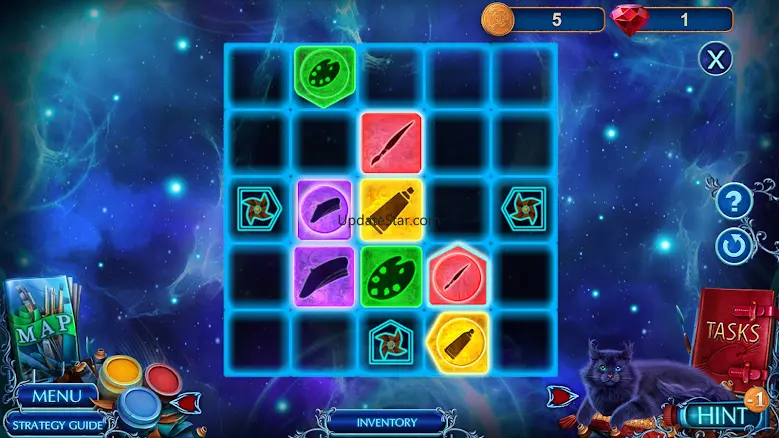Image resolution: width=779 pixels, height=438 pixels.
Task: Choose the yellow hexagon paint tube tile
Action: tap(458, 340)
